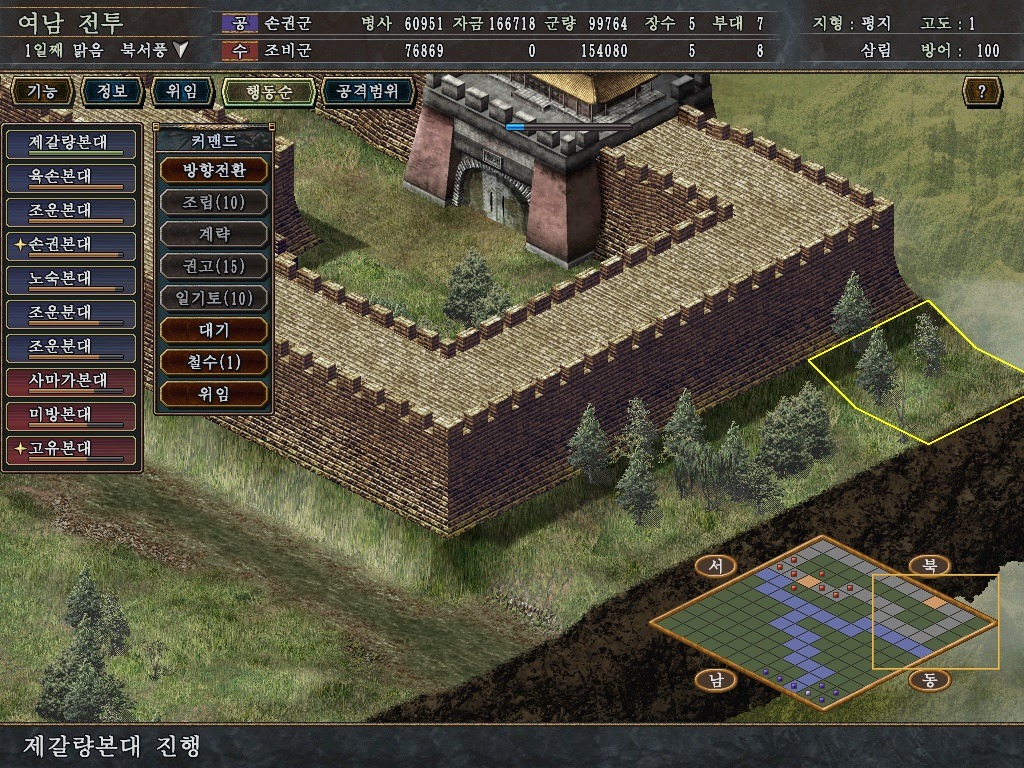Click the 남 south compass button
This screenshot has width=1024, height=768.
tap(716, 680)
